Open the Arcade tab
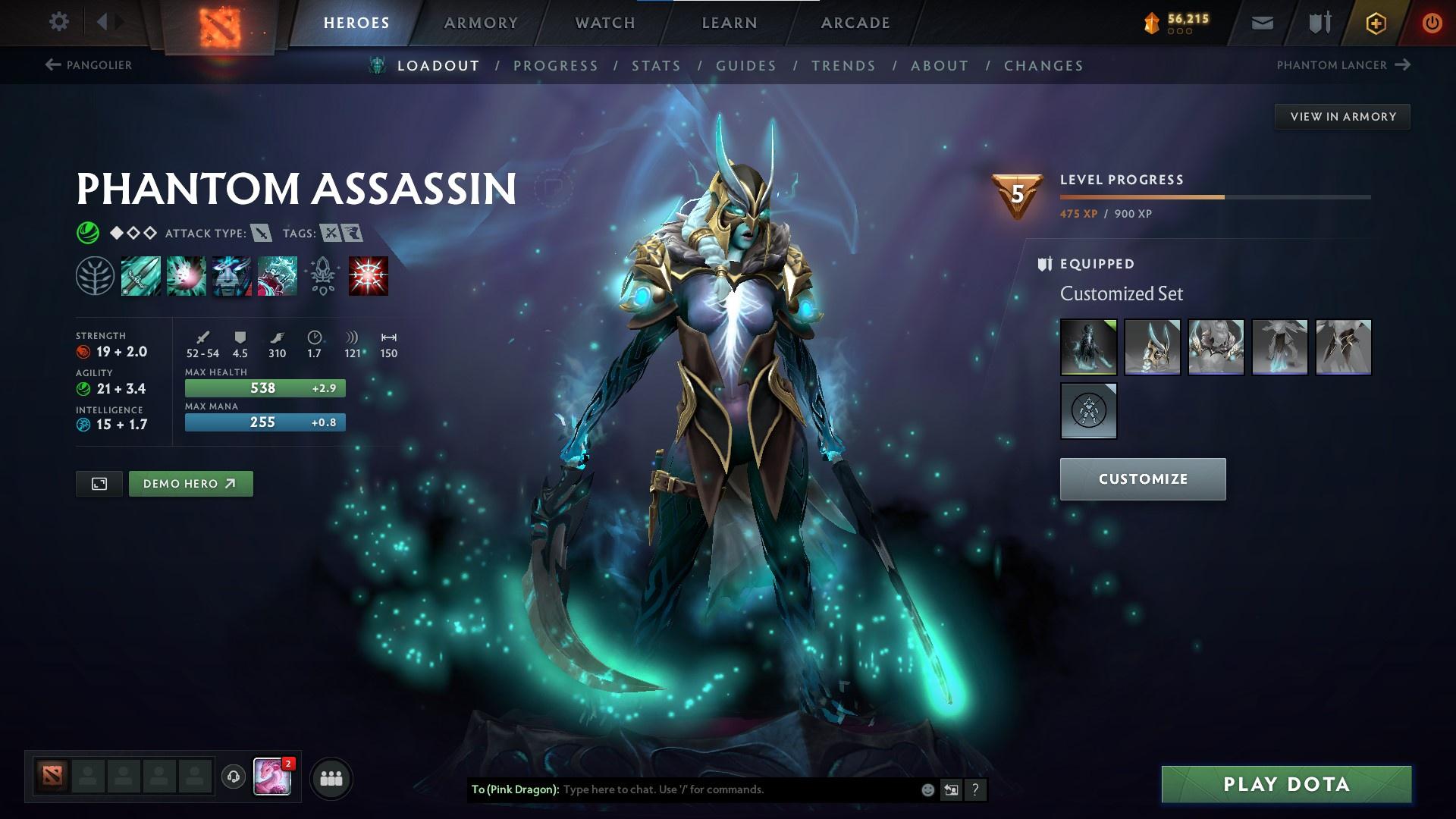 coord(855,23)
